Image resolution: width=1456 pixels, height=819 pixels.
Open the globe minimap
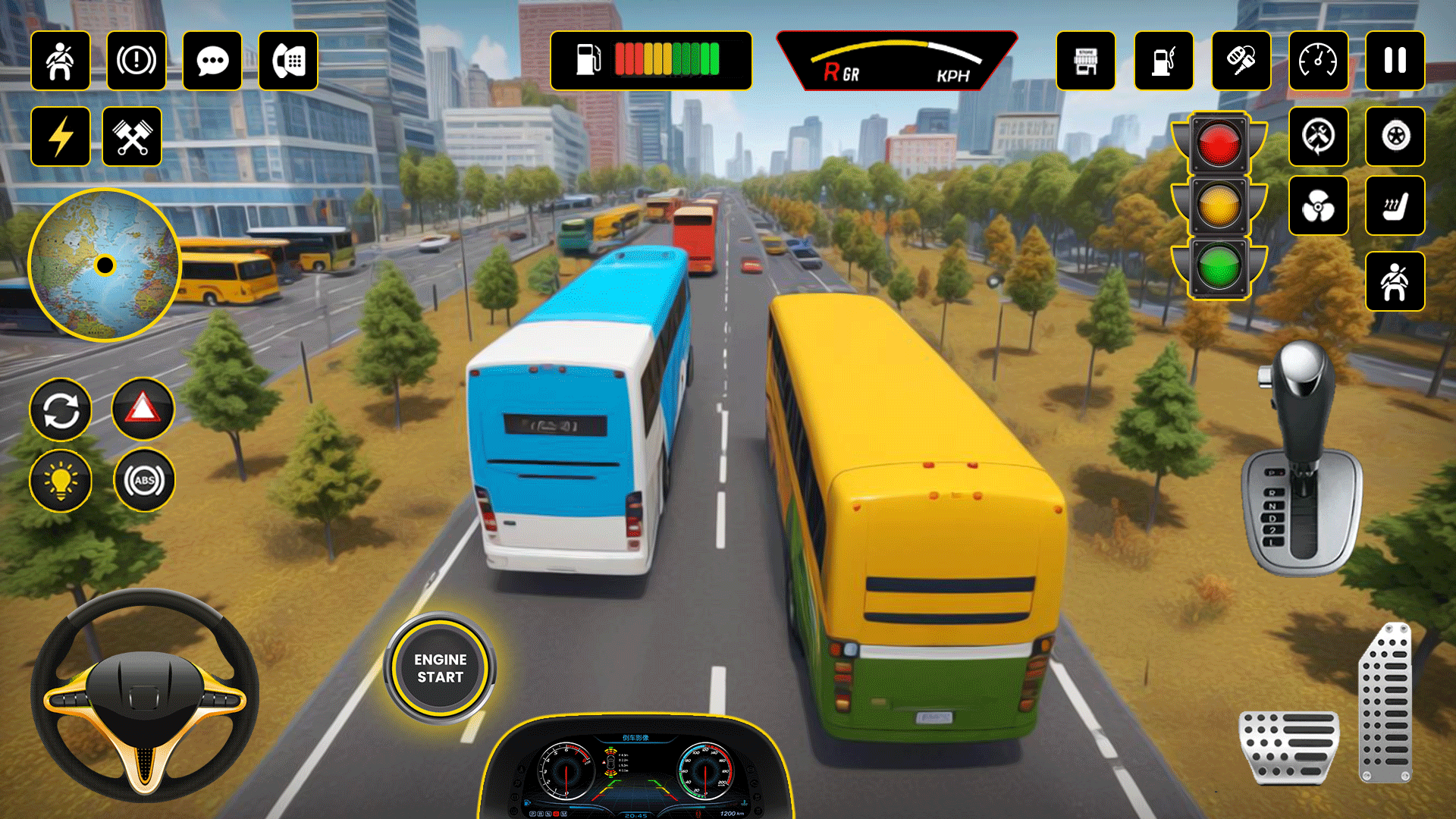click(x=105, y=265)
